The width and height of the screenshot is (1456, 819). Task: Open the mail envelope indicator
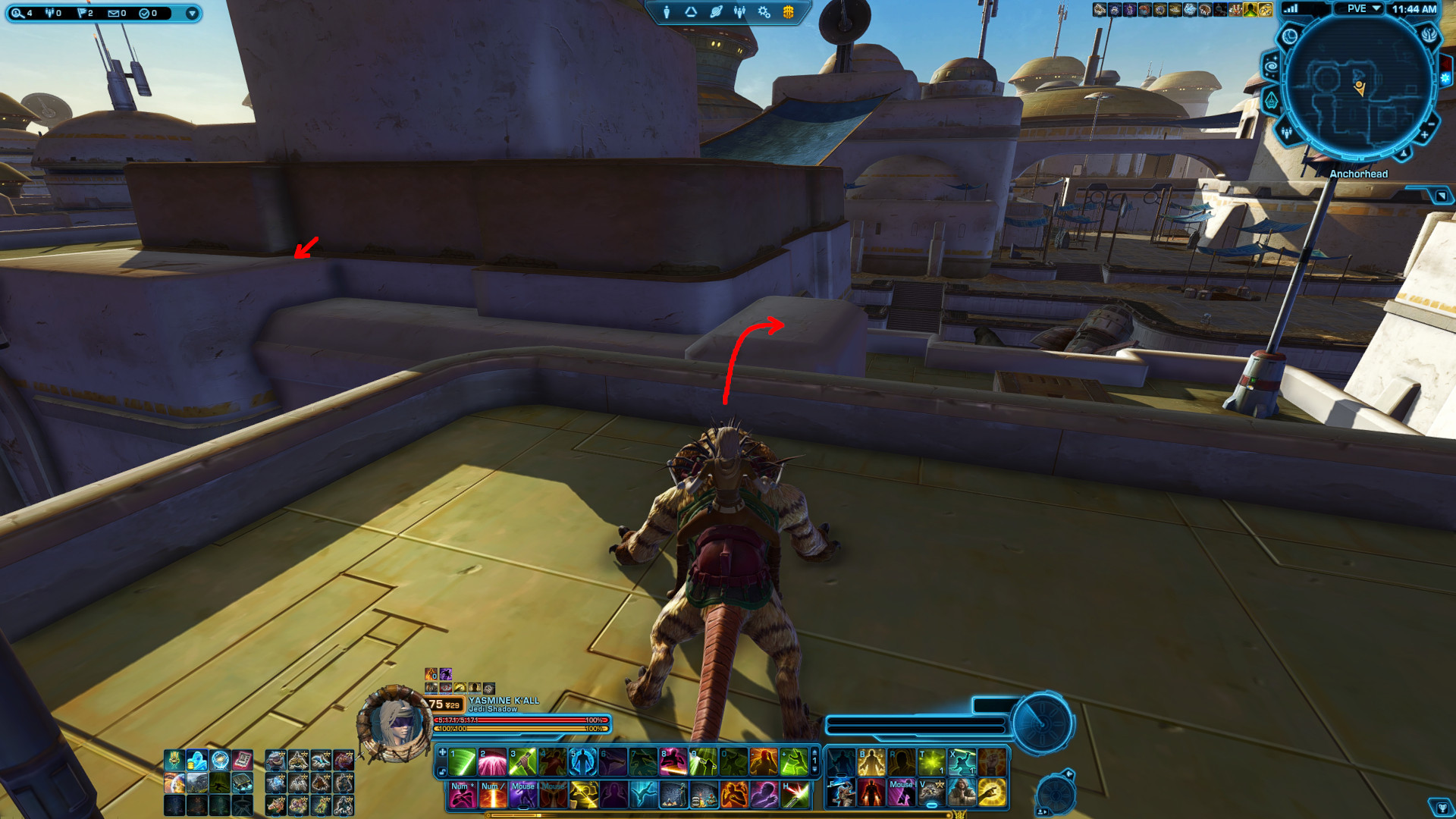pos(116,13)
